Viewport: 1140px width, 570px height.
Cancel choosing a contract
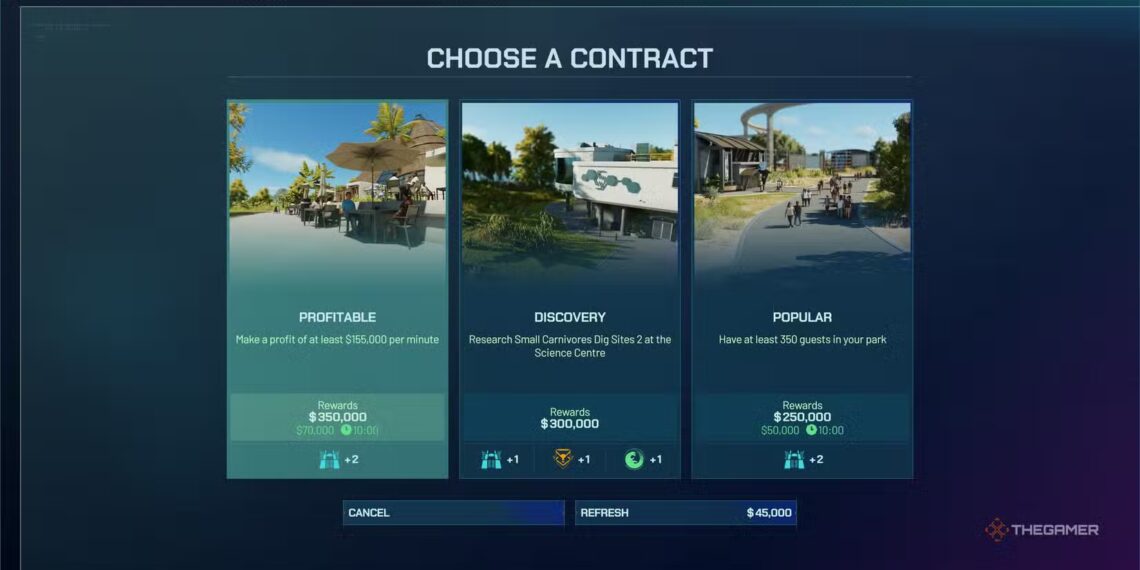click(453, 513)
